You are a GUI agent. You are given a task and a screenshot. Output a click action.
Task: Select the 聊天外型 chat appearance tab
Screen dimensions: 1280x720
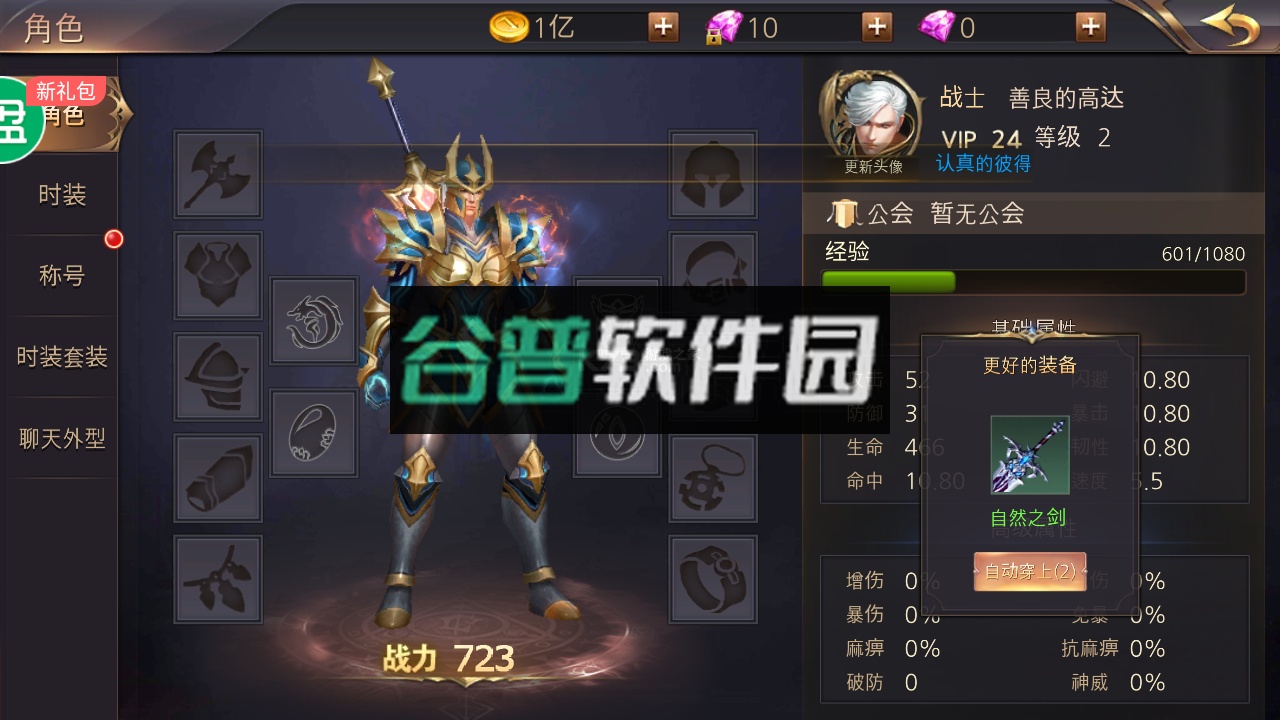click(x=62, y=436)
